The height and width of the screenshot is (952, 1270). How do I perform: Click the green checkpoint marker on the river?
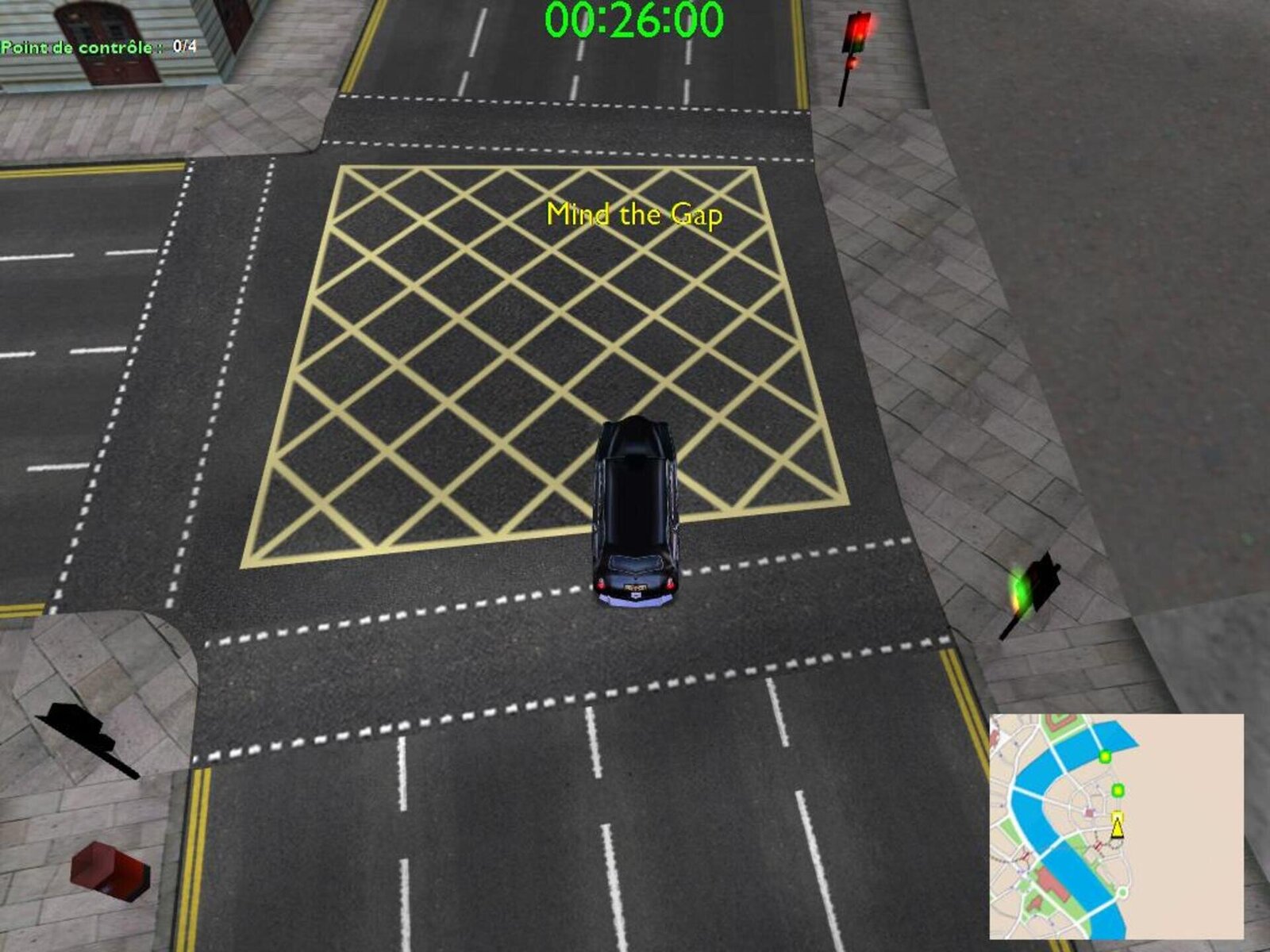(x=1104, y=757)
